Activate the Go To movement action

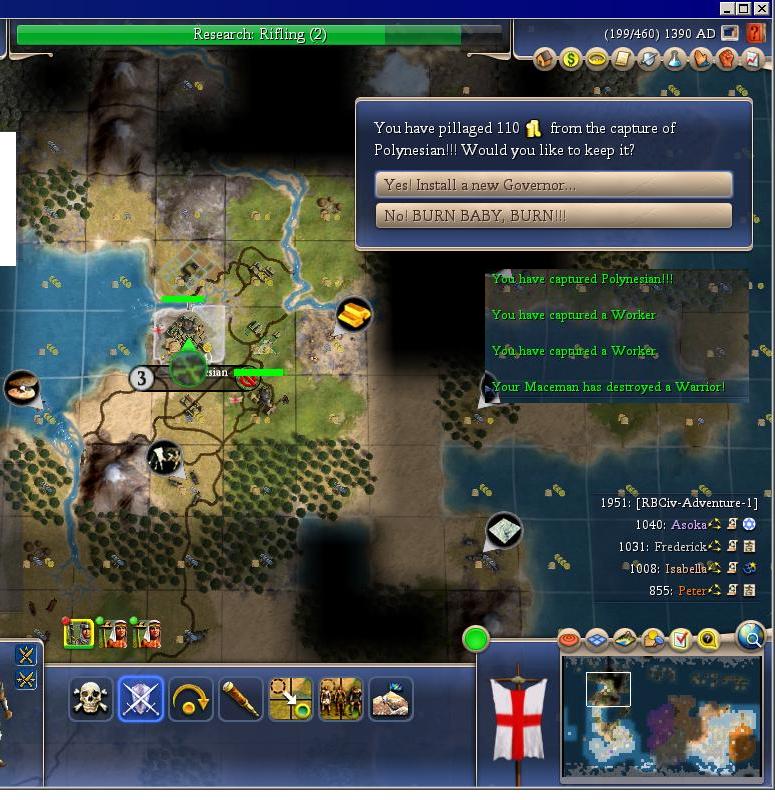coord(290,699)
